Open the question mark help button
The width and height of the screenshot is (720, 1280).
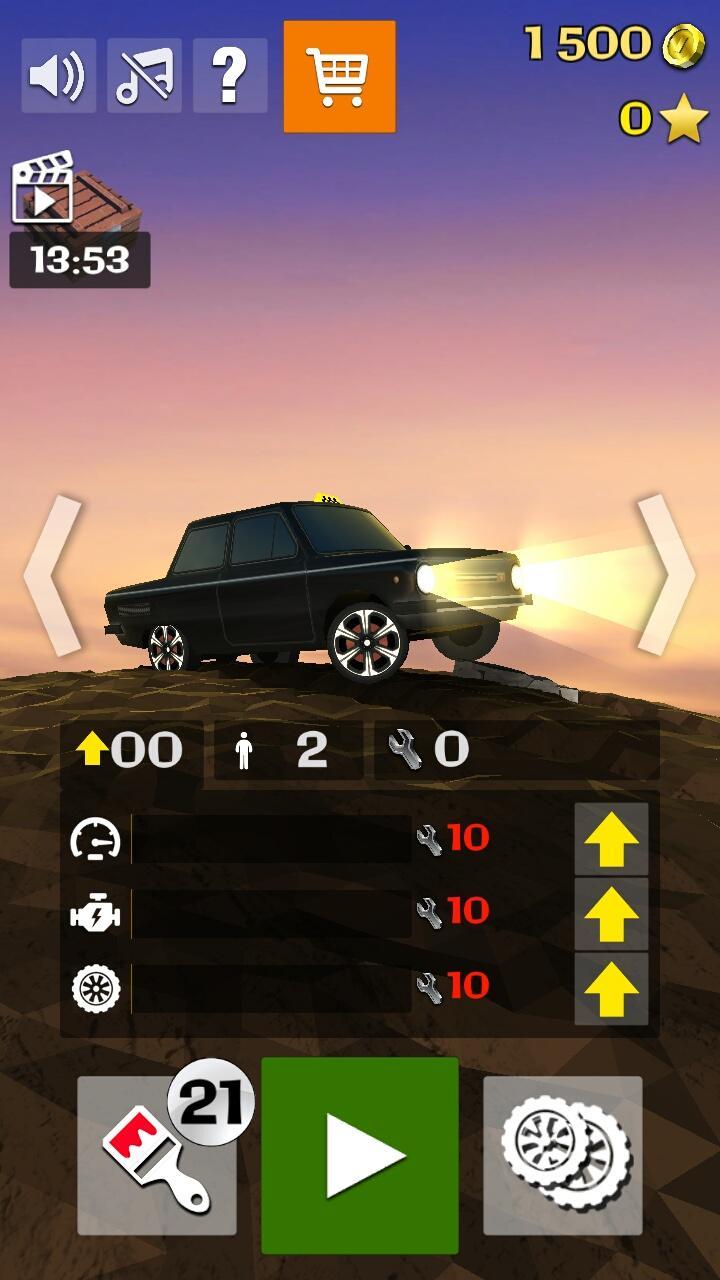(230, 76)
